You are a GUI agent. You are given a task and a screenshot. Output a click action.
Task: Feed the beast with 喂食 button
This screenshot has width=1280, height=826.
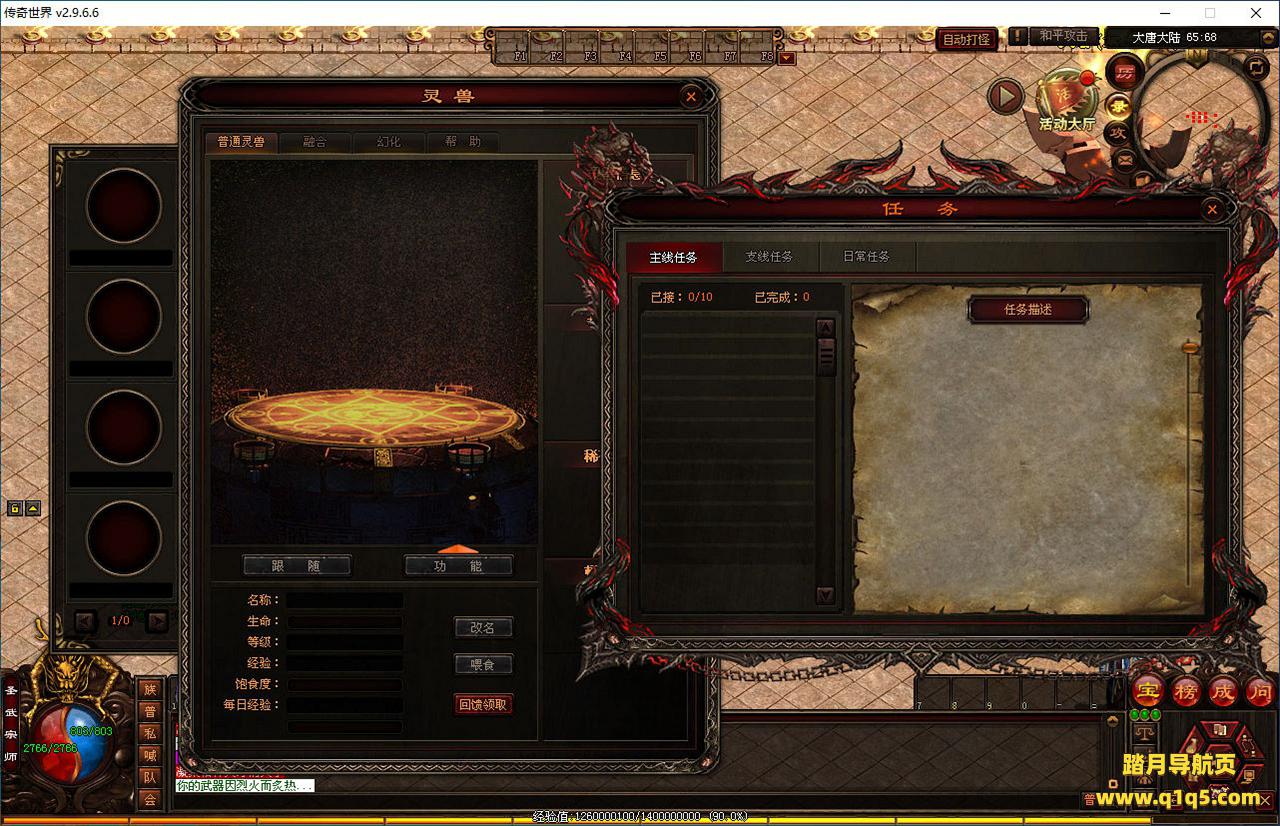(483, 664)
